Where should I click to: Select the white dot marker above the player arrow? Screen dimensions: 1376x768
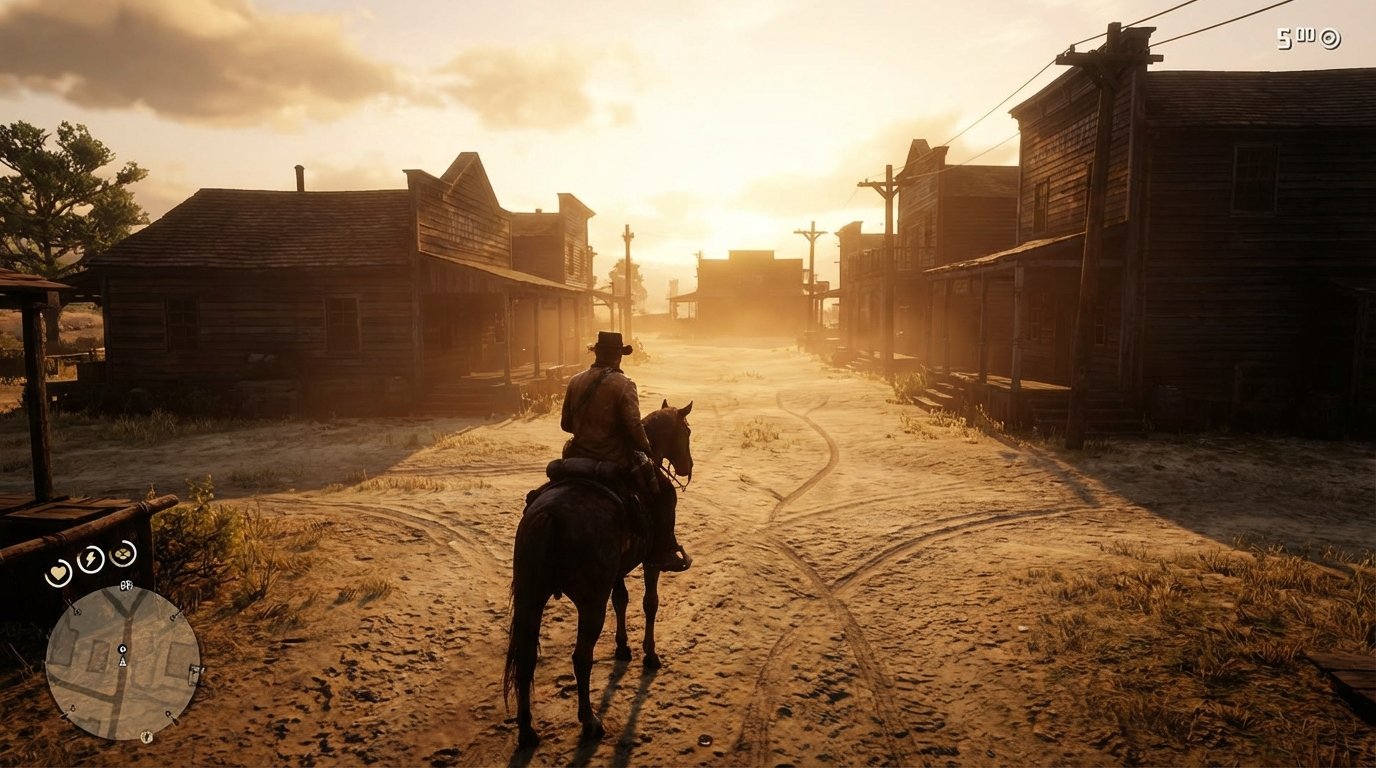click(x=122, y=649)
